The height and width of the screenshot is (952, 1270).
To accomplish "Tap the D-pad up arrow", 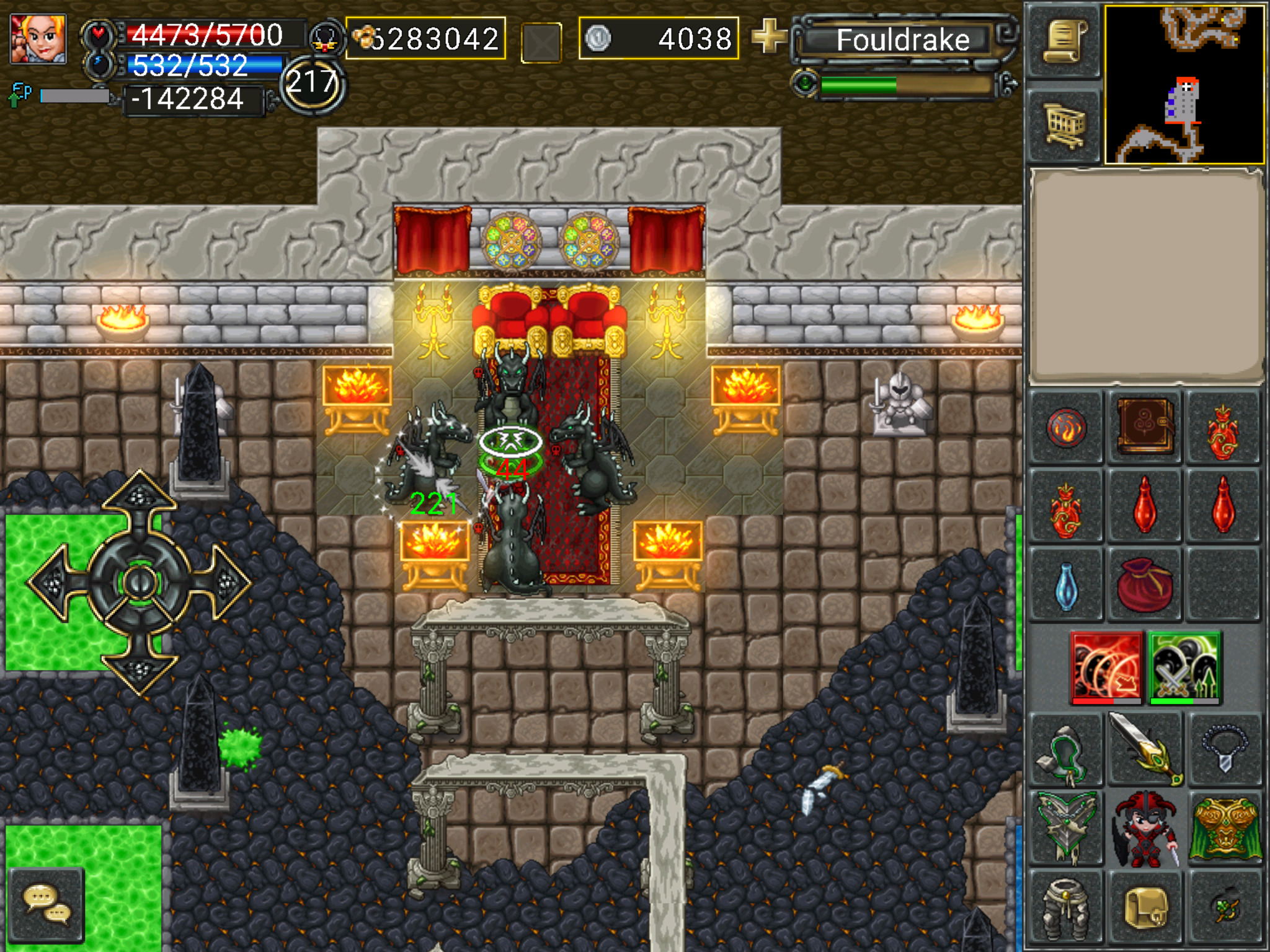I will pos(140,495).
